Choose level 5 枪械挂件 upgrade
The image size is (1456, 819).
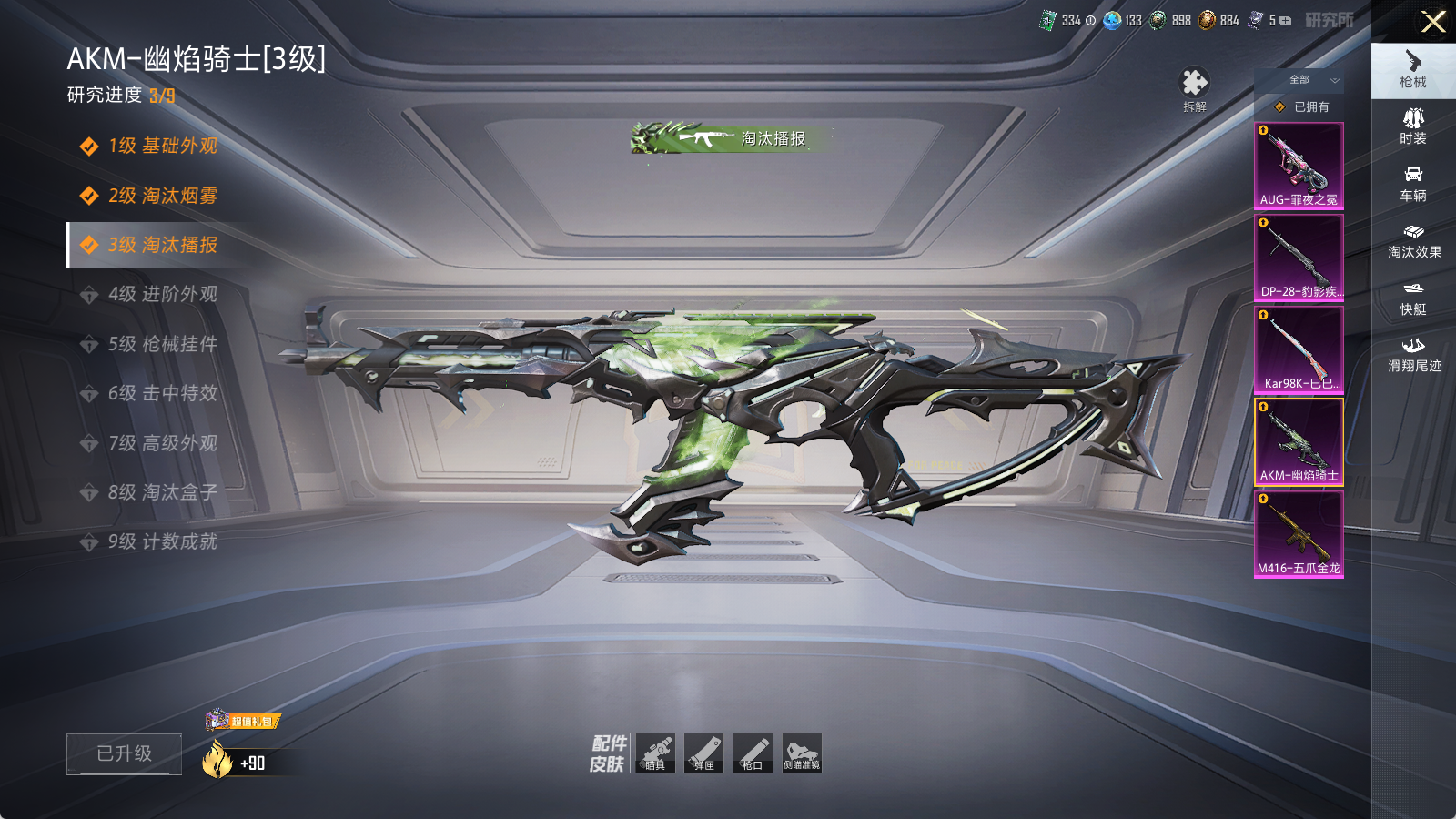coord(162,344)
